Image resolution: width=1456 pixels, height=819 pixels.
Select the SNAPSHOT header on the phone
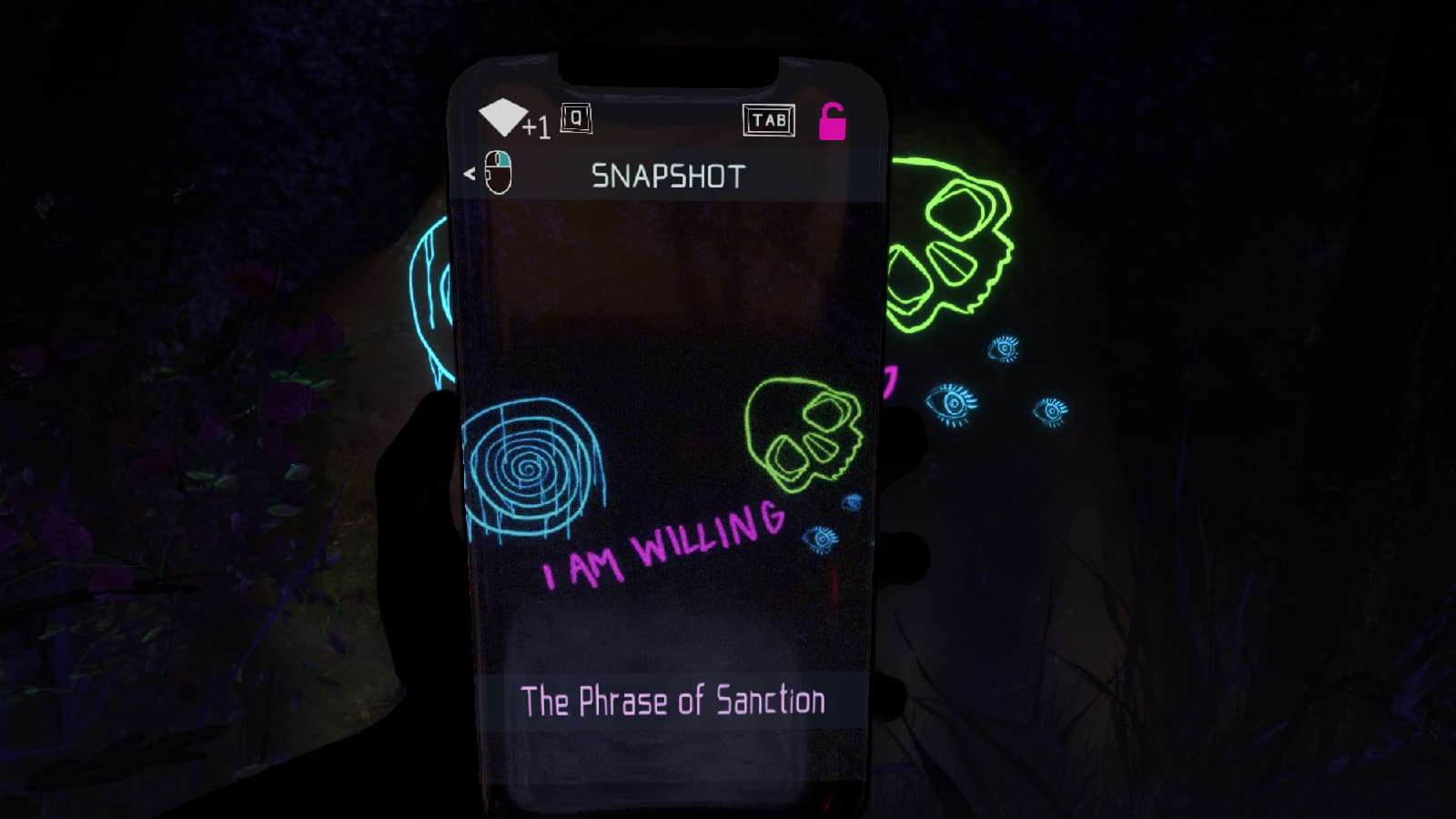[x=668, y=176]
